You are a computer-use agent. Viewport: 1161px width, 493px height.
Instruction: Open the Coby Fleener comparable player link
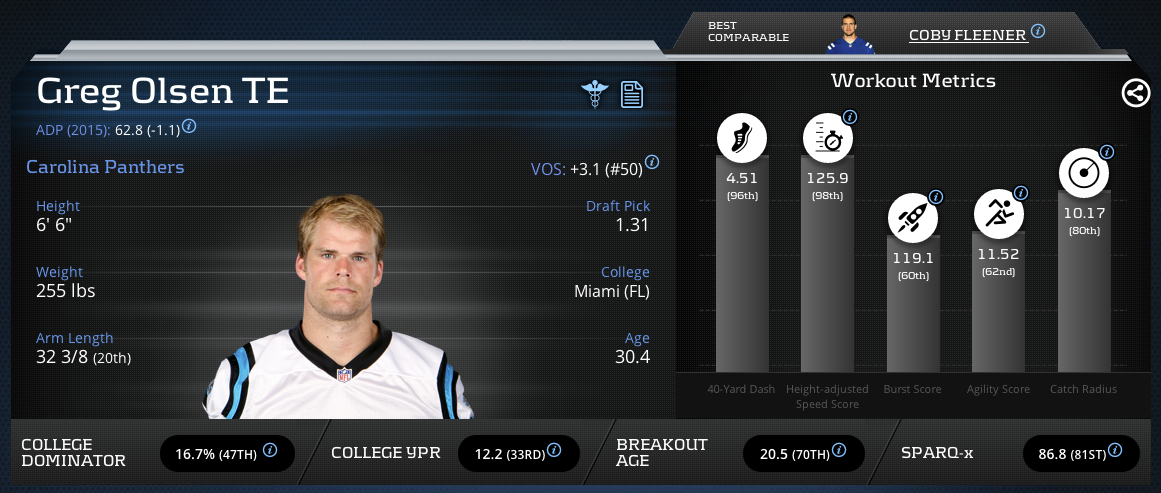pyautogui.click(x=967, y=35)
